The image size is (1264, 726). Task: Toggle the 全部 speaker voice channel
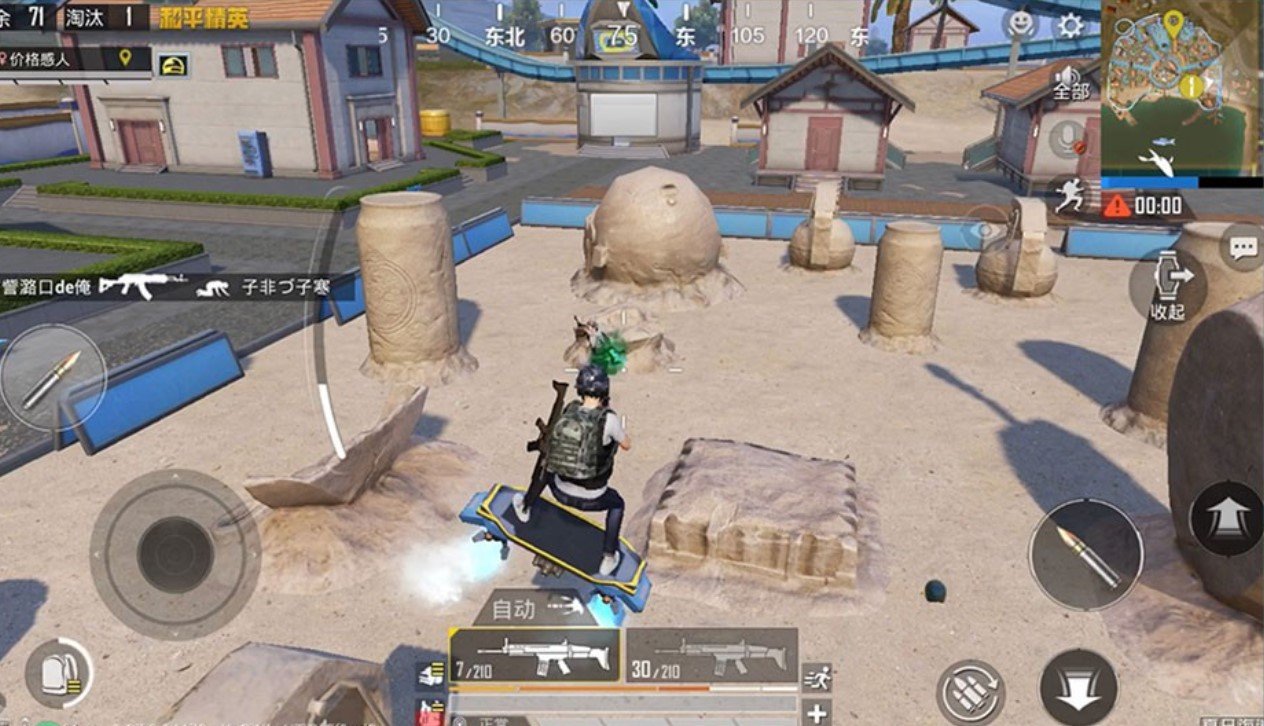coord(1071,80)
